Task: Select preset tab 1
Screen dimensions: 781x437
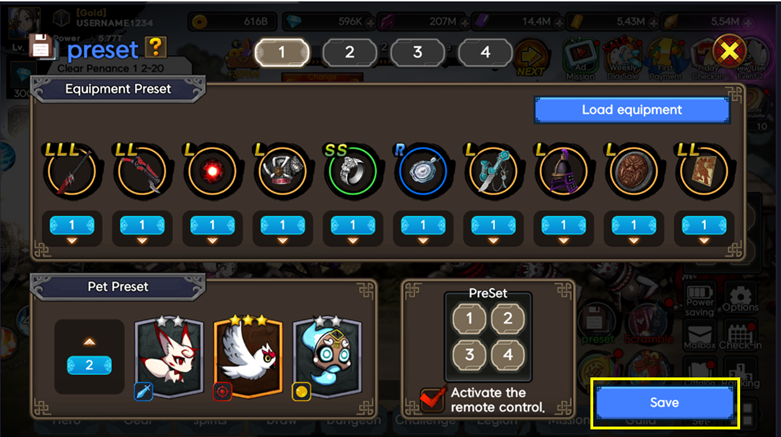Action: pyautogui.click(x=282, y=52)
